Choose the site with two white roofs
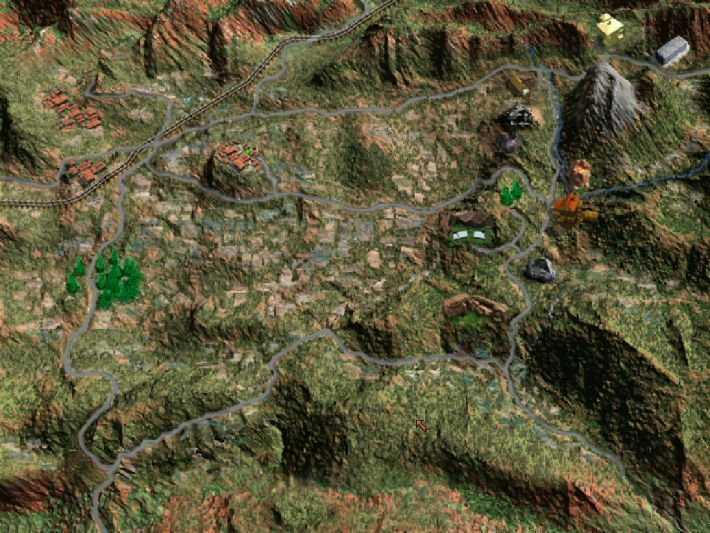The image size is (710, 533). click(470, 235)
